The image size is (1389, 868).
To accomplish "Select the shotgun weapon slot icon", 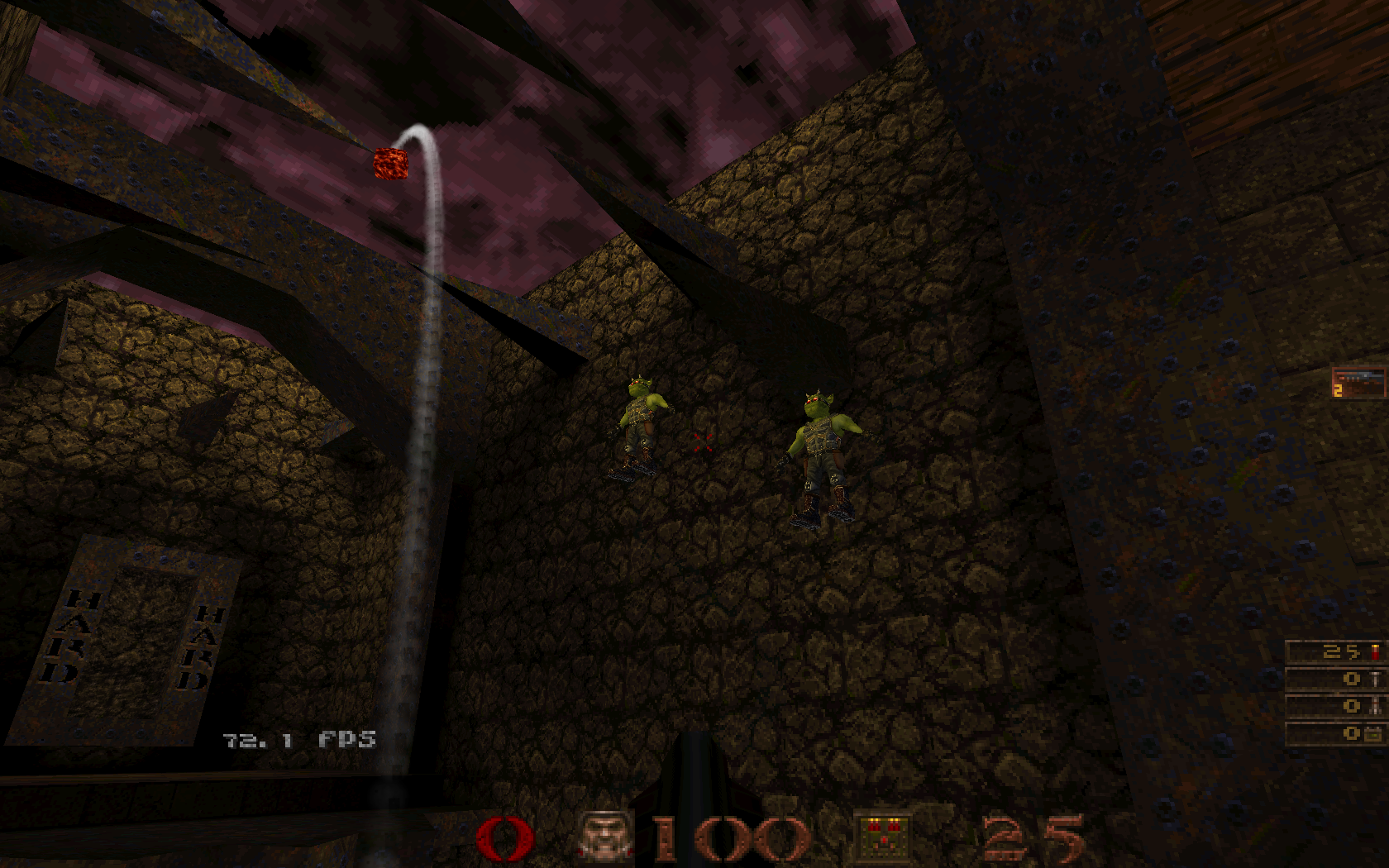I will (1360, 383).
